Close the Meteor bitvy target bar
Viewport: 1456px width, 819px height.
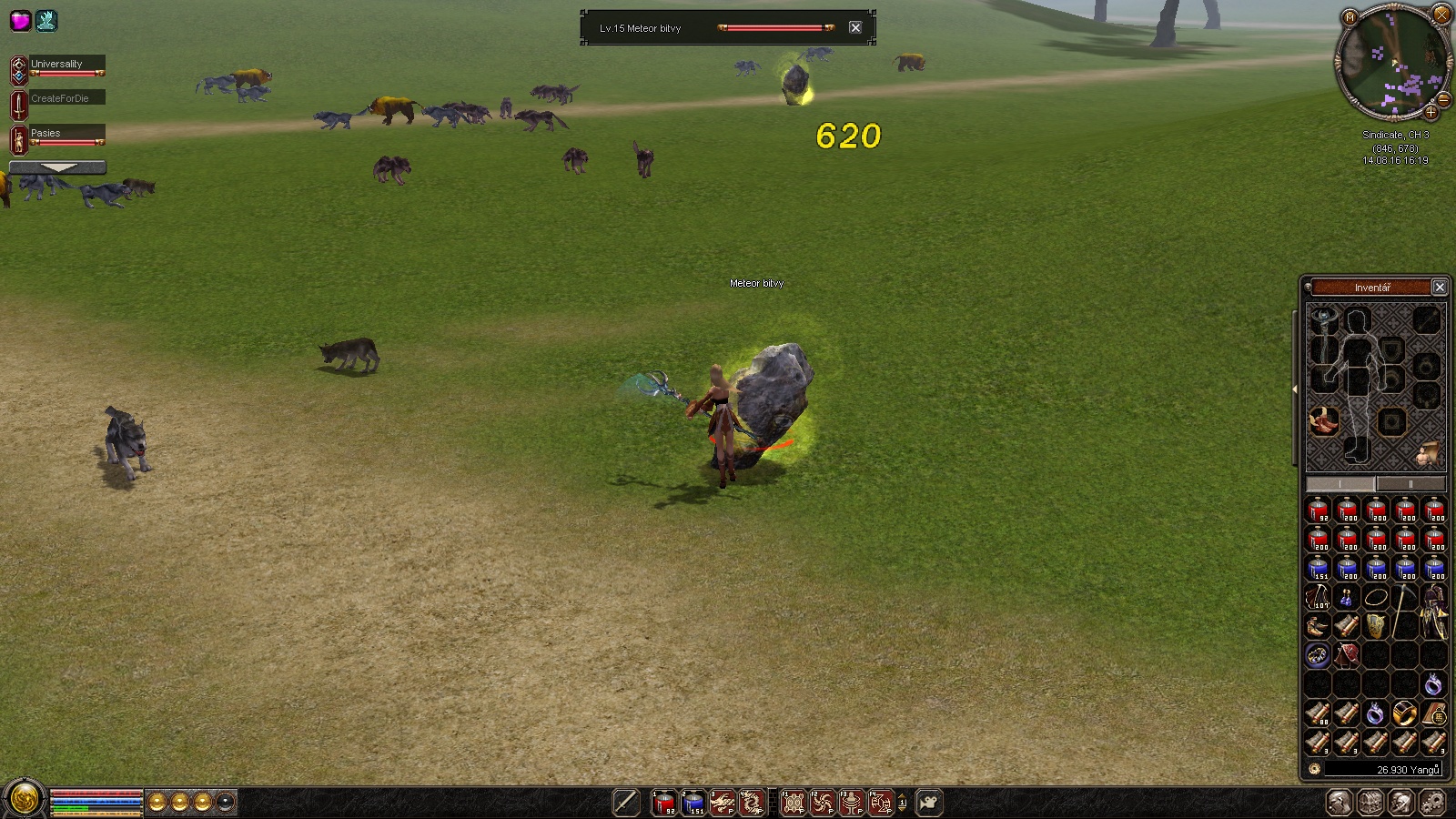(x=855, y=28)
